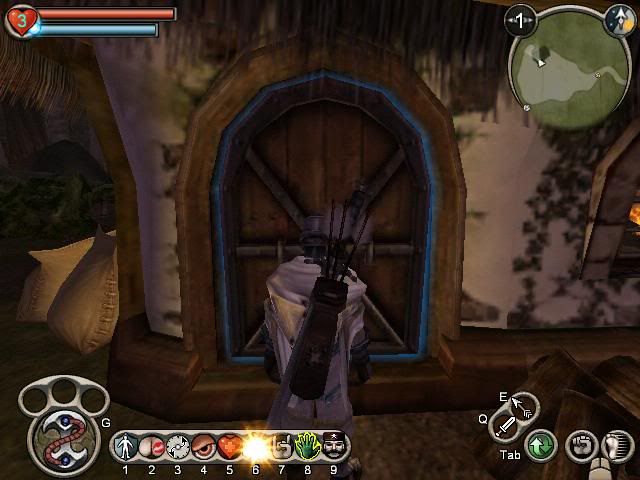Click the minimap zoom level indicator
Image resolution: width=640 pixels, height=480 pixels.
pyautogui.click(x=520, y=19)
